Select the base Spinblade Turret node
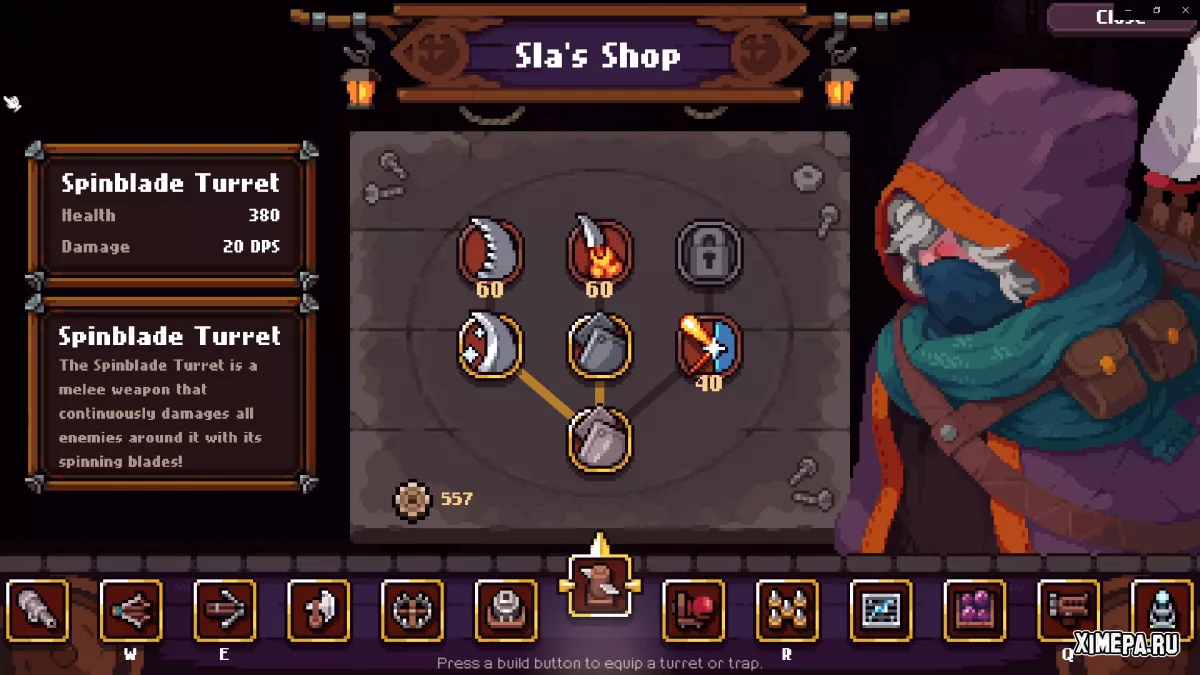The image size is (1200, 675). pyautogui.click(x=600, y=438)
